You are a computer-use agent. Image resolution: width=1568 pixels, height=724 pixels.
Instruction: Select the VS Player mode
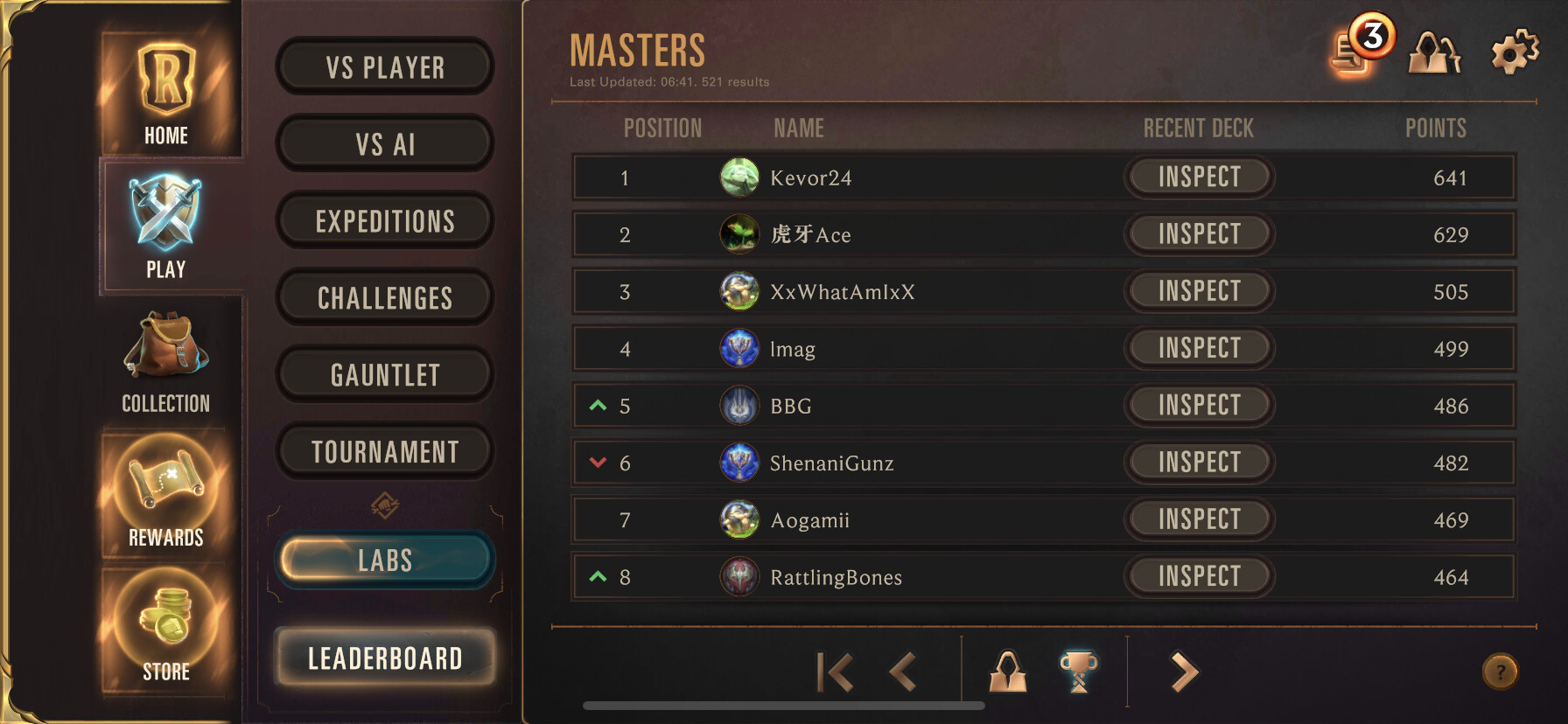pos(385,67)
